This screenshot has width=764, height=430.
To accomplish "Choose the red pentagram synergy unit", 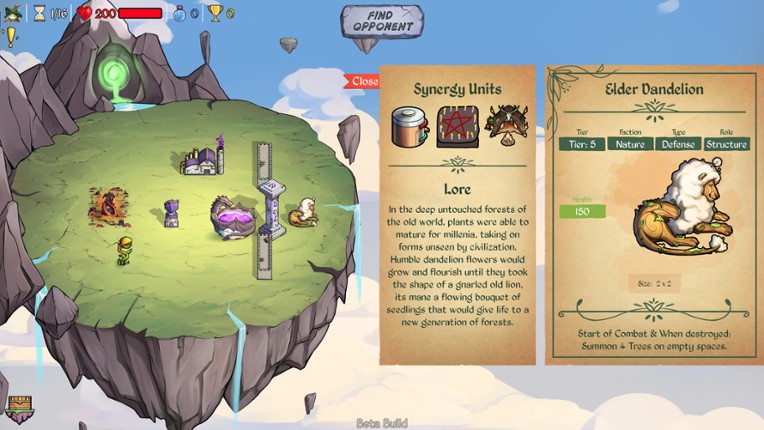I will (x=457, y=125).
